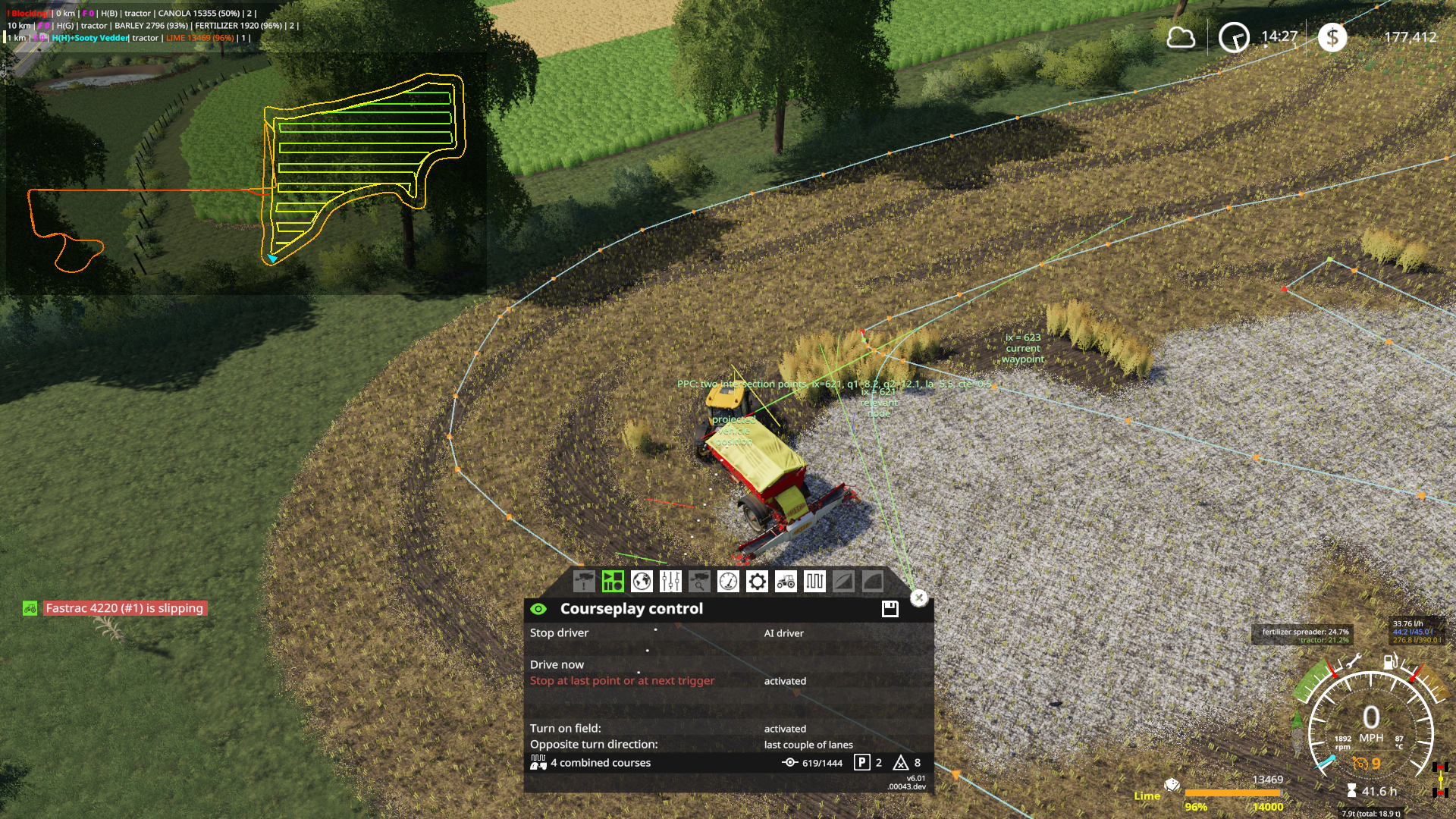This screenshot has height=819, width=1456.
Task: Save the course with the floppy disk icon
Action: (890, 609)
